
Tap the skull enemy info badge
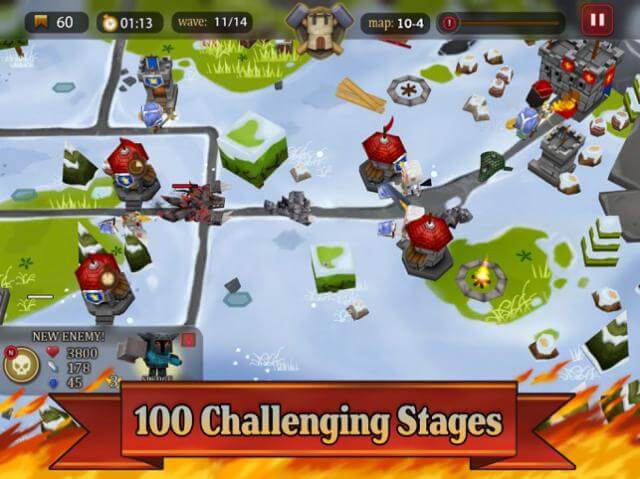pyautogui.click(x=21, y=367)
